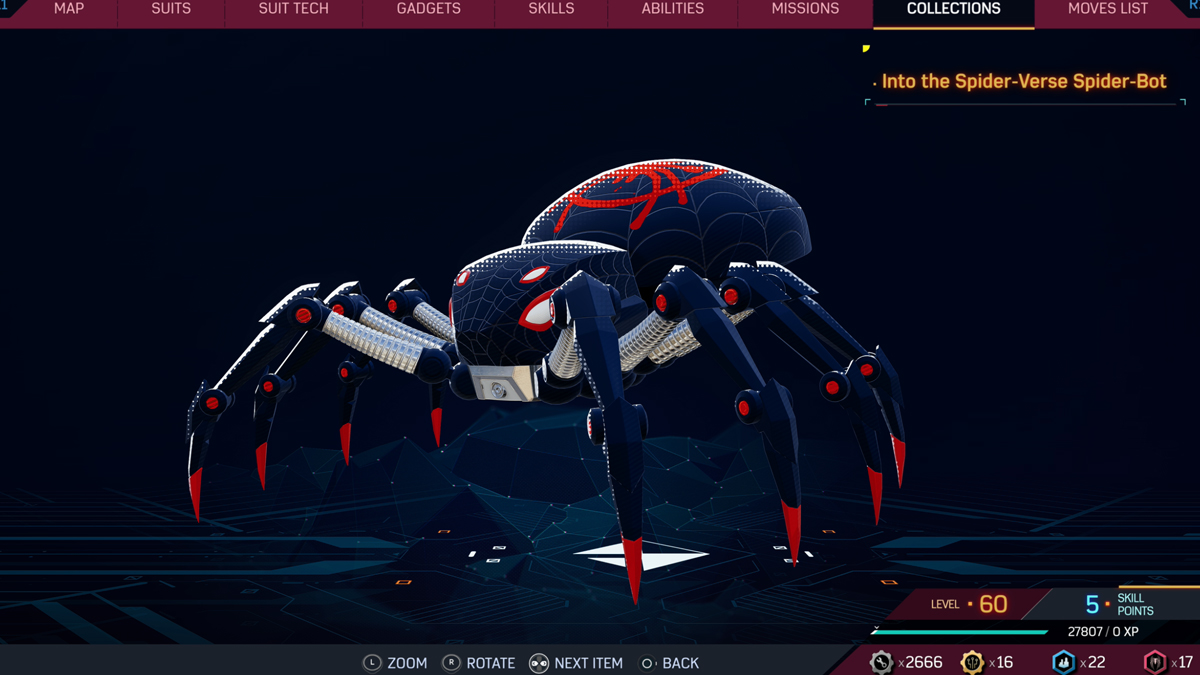Select the Suit Tech tab
Screen dimensions: 1200x675
(293, 9)
